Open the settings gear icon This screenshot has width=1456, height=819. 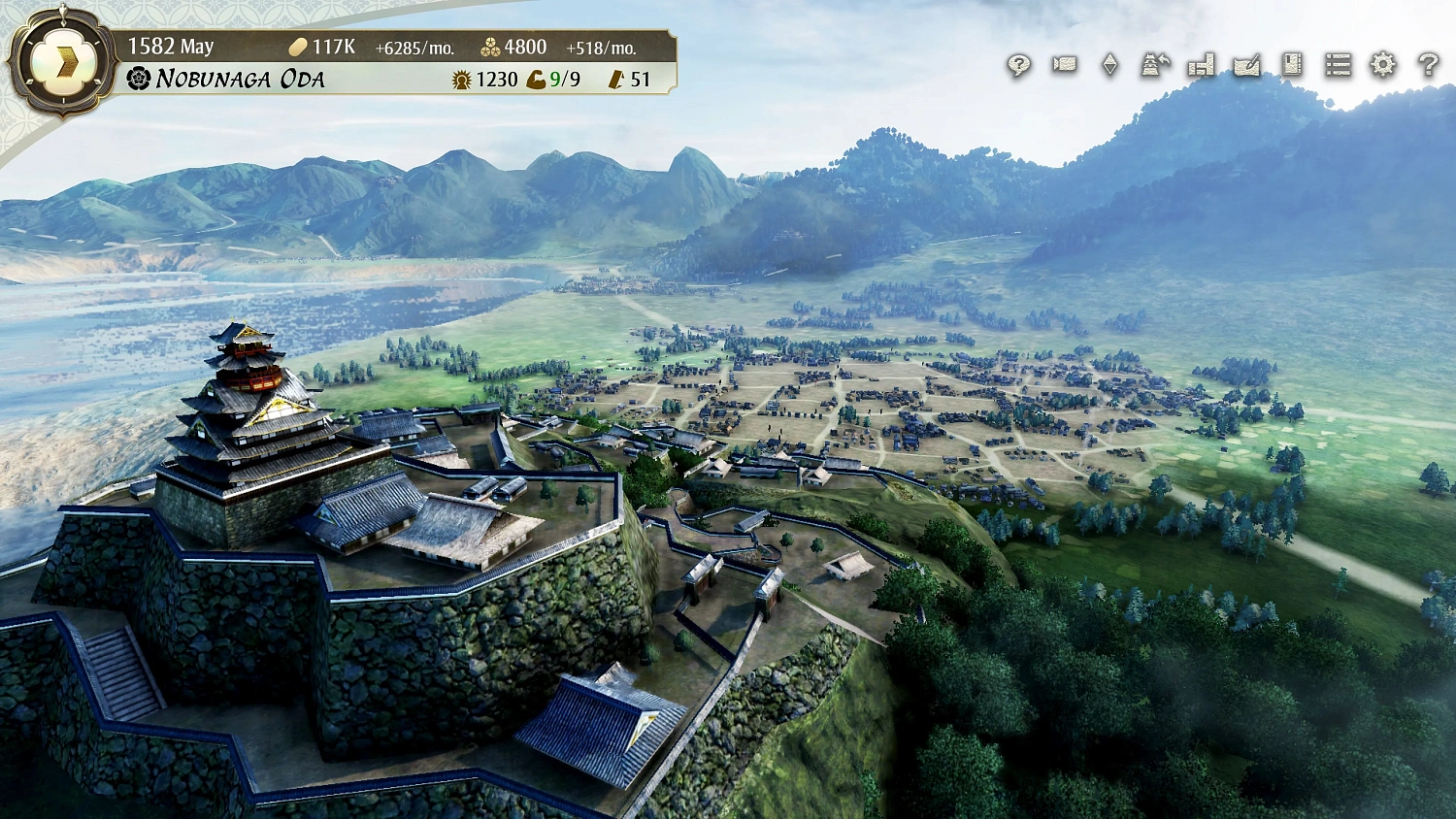1383,66
